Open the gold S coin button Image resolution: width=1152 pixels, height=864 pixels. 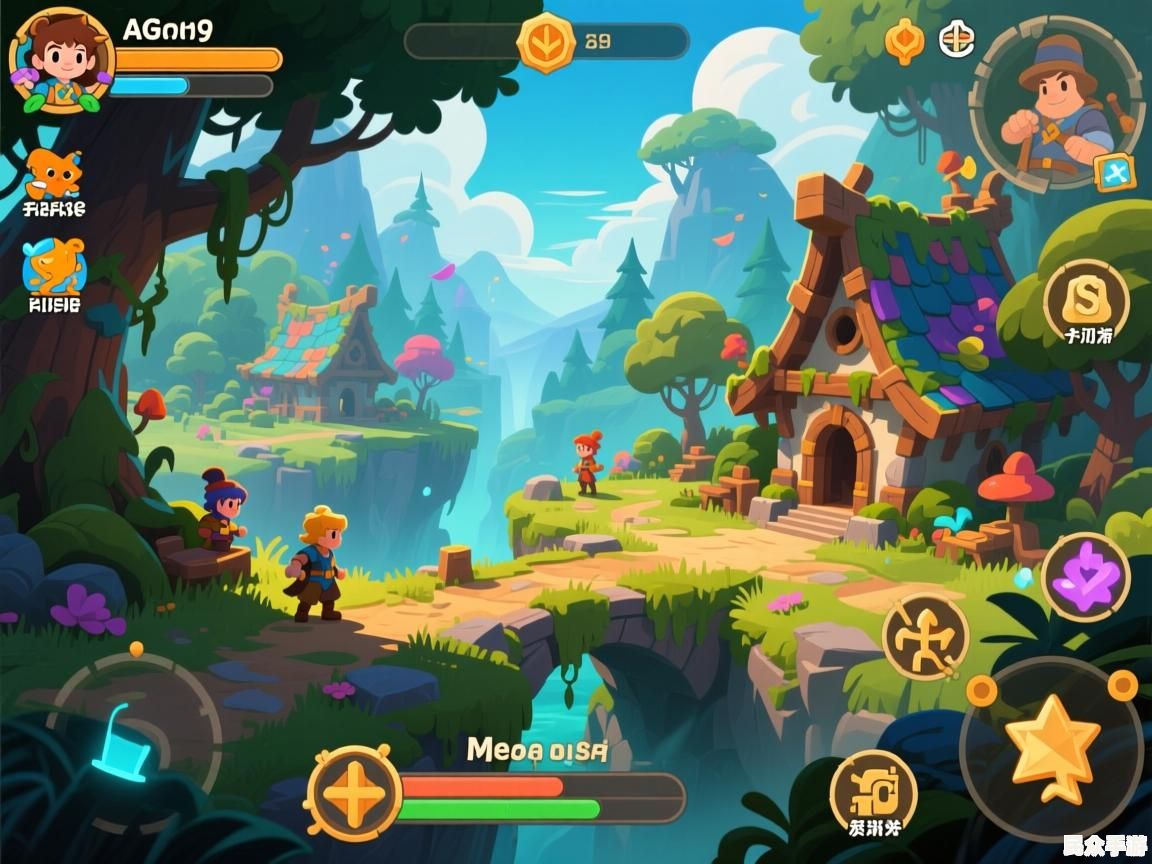pyautogui.click(x=1086, y=297)
